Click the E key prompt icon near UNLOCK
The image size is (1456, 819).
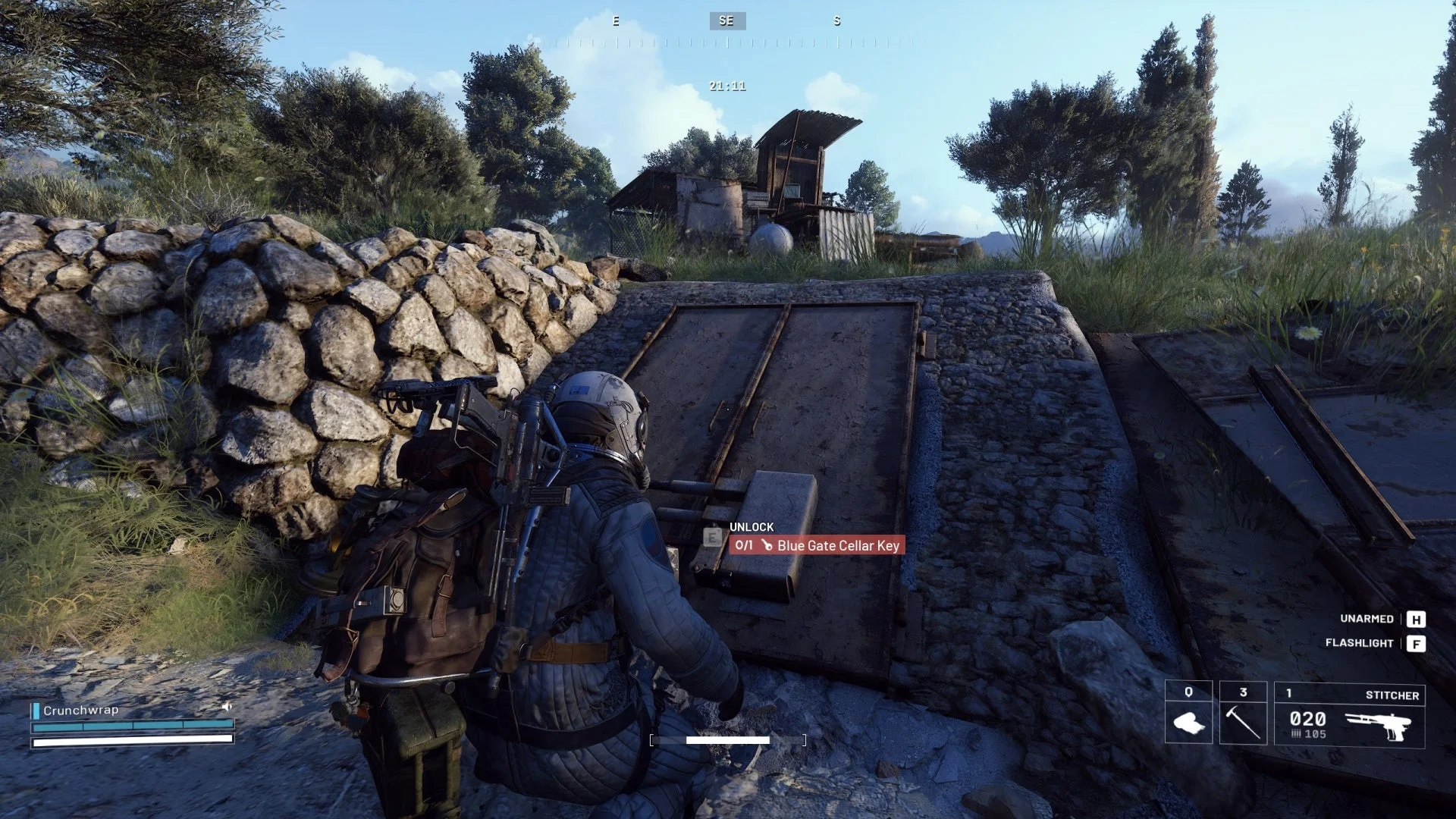711,536
